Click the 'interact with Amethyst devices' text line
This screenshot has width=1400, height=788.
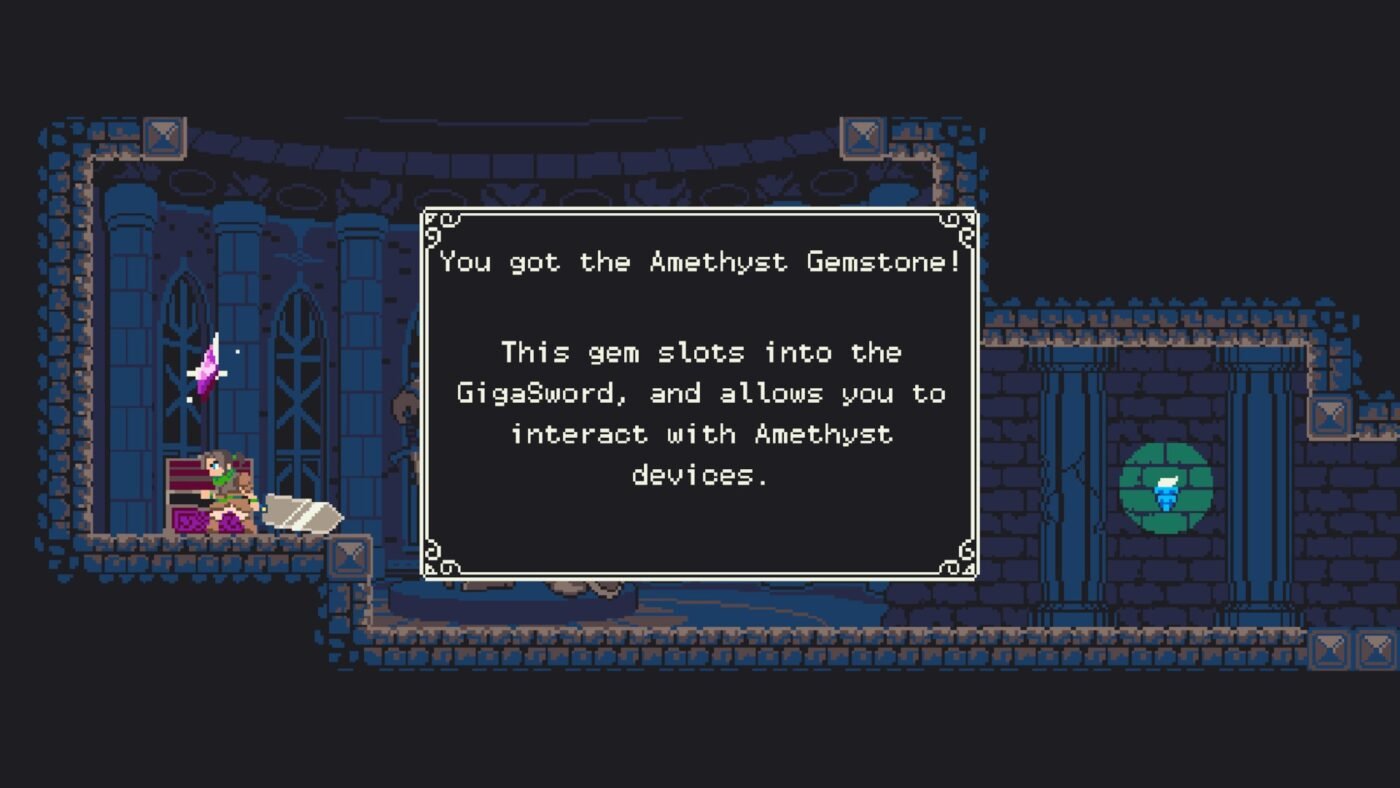(x=700, y=434)
